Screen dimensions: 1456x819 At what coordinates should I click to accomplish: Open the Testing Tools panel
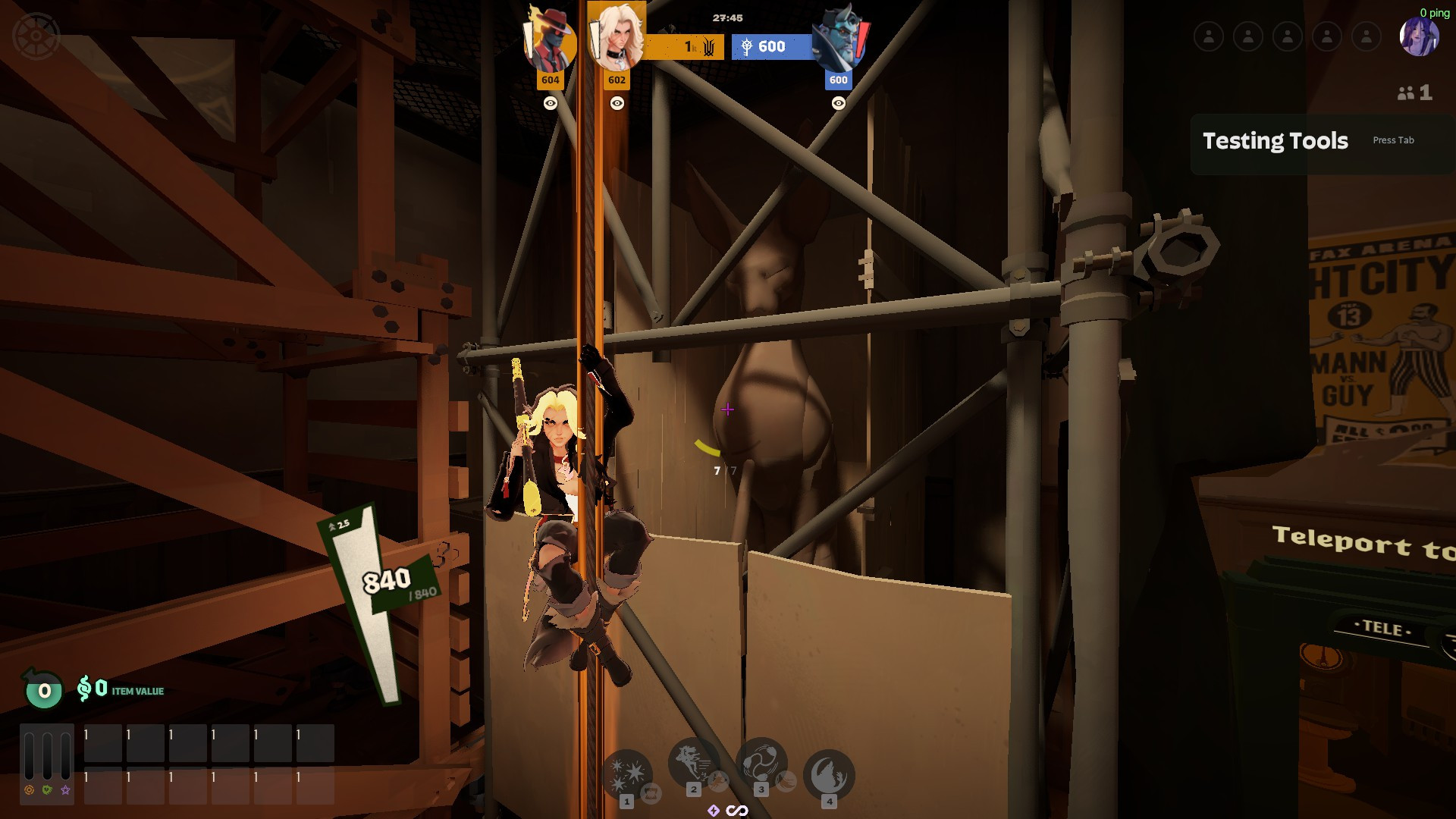1276,141
